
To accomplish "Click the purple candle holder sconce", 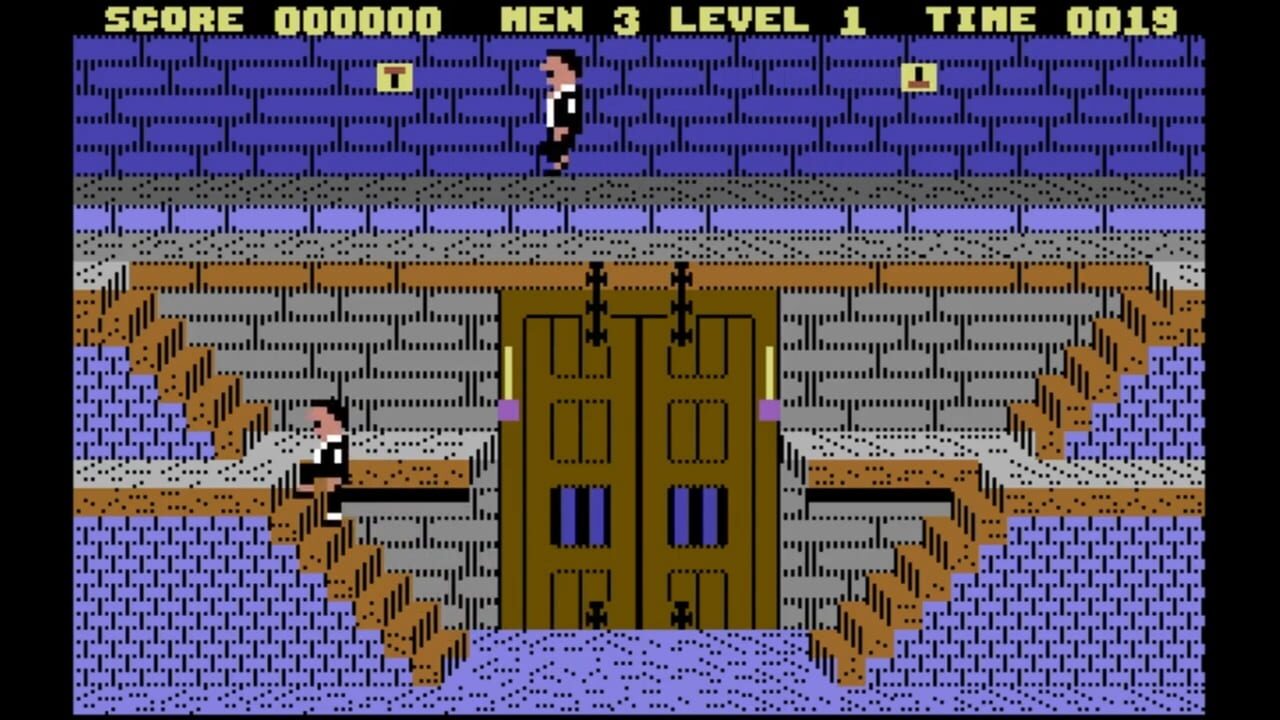I will pyautogui.click(x=507, y=408).
